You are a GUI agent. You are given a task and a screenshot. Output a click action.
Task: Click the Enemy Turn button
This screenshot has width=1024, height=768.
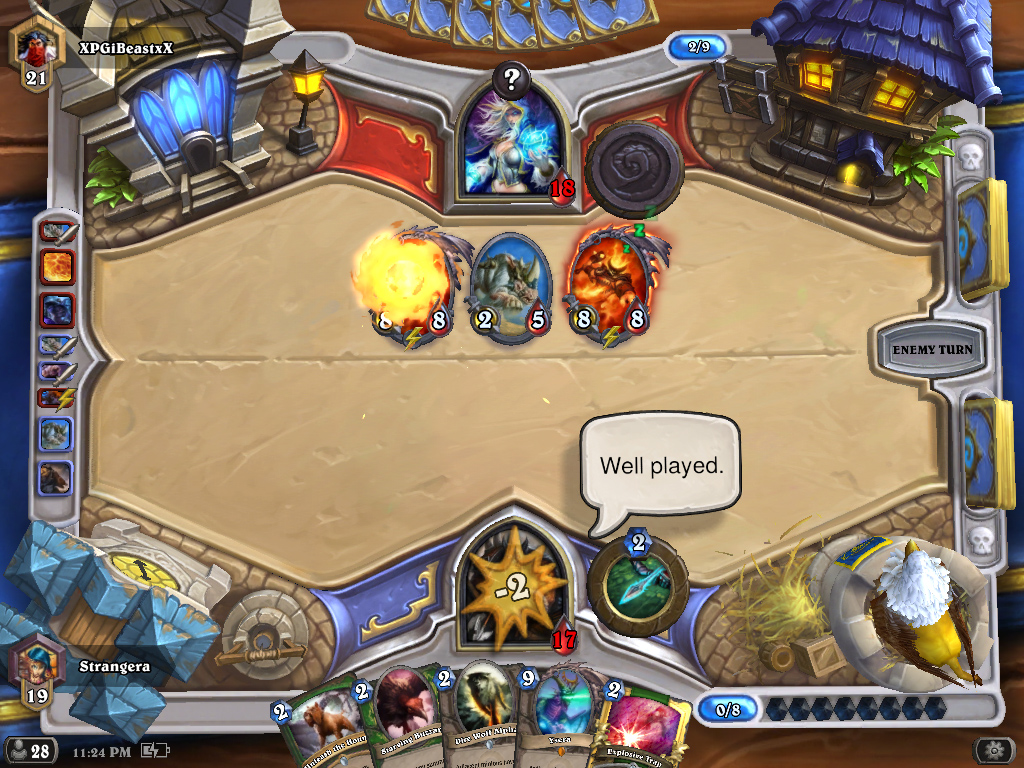point(925,350)
